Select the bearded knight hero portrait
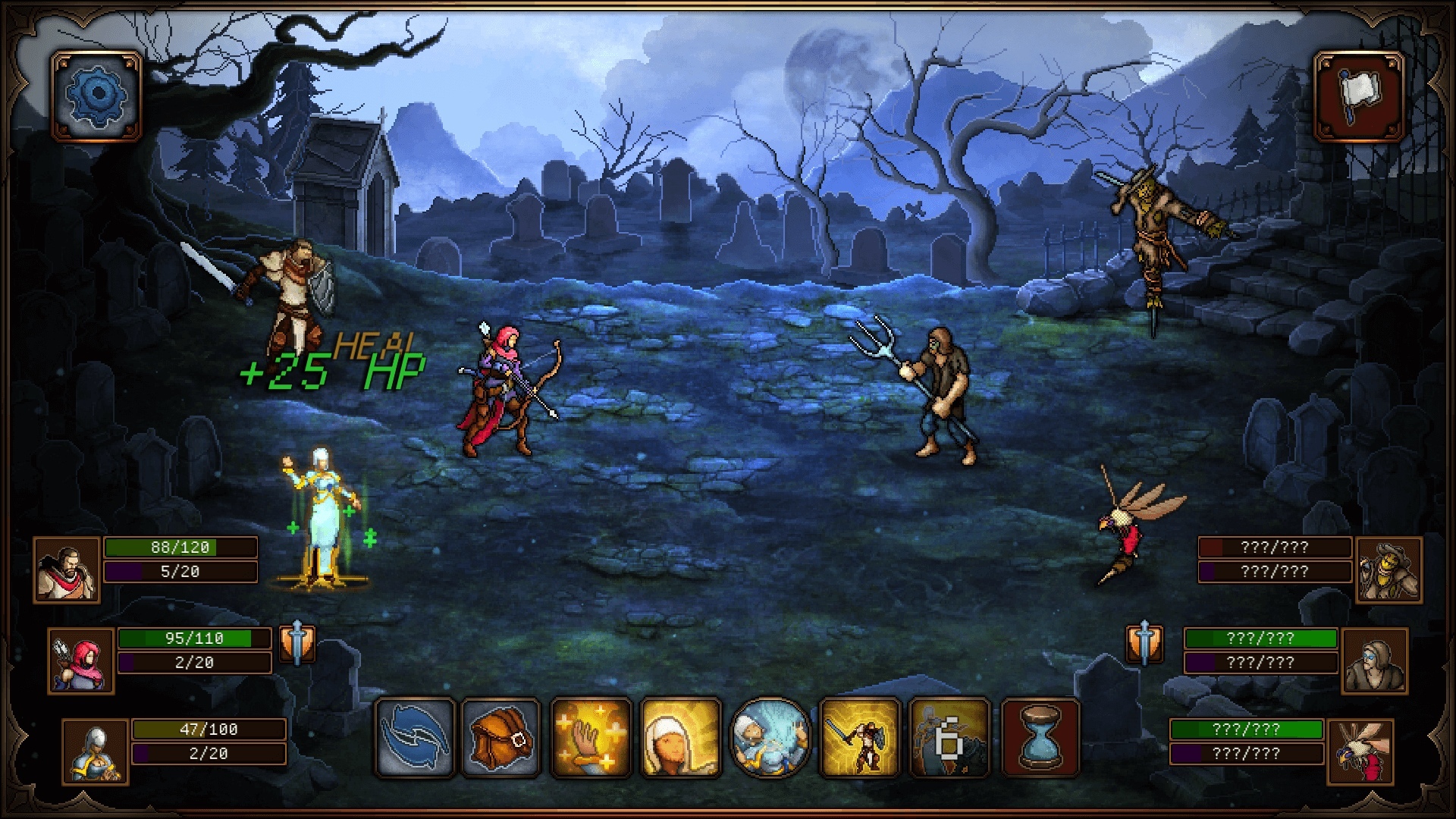 pyautogui.click(x=67, y=570)
